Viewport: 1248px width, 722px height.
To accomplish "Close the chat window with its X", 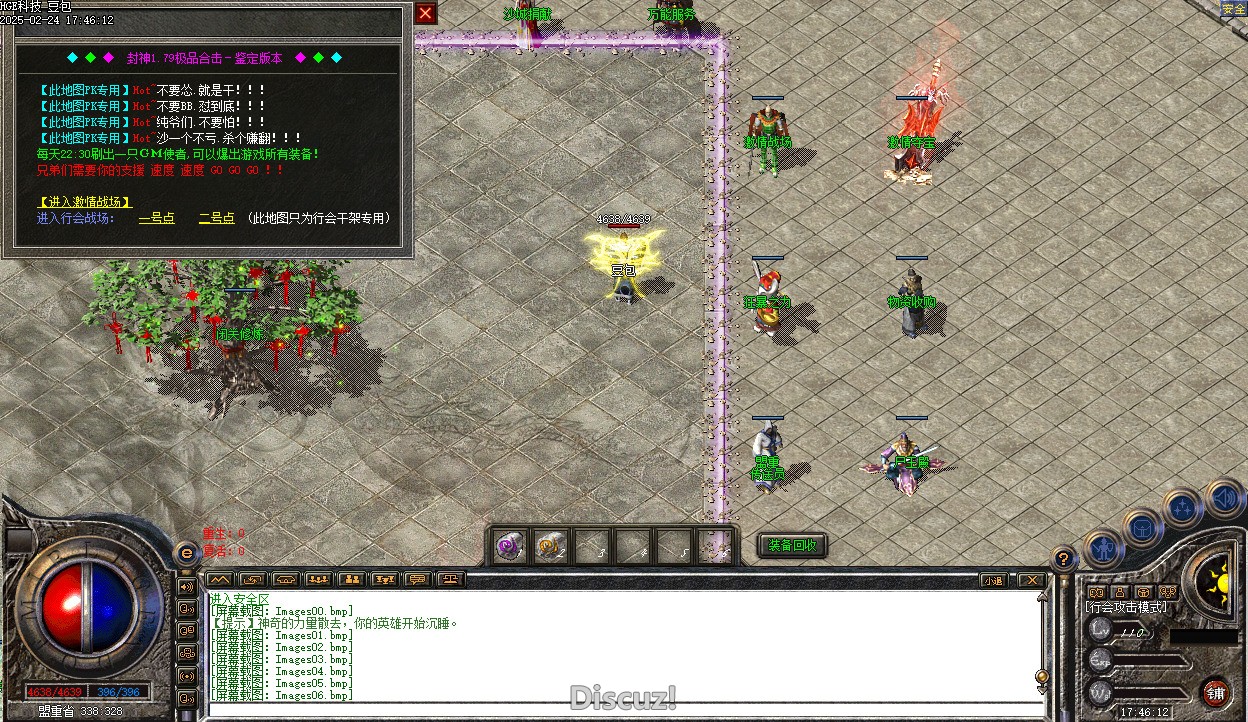I will click(x=1030, y=580).
